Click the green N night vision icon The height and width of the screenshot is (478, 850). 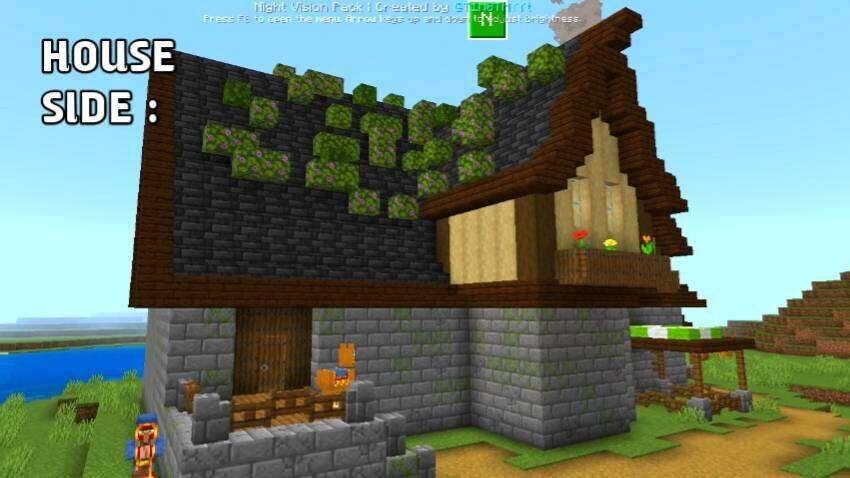coord(487,21)
